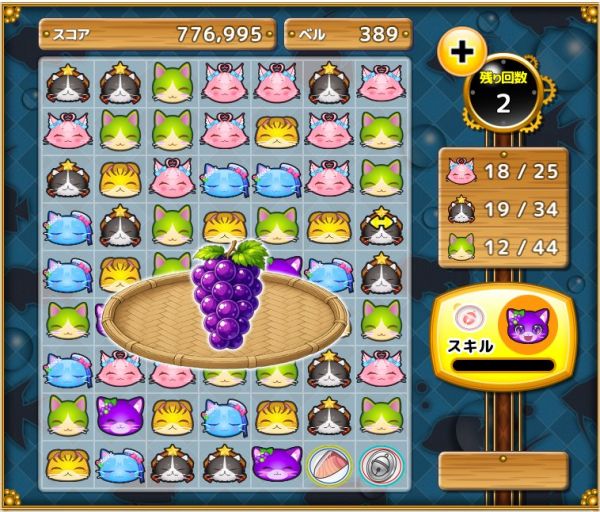
Task: Choose the purple cat tile beside the sushi
Action: click(x=275, y=462)
